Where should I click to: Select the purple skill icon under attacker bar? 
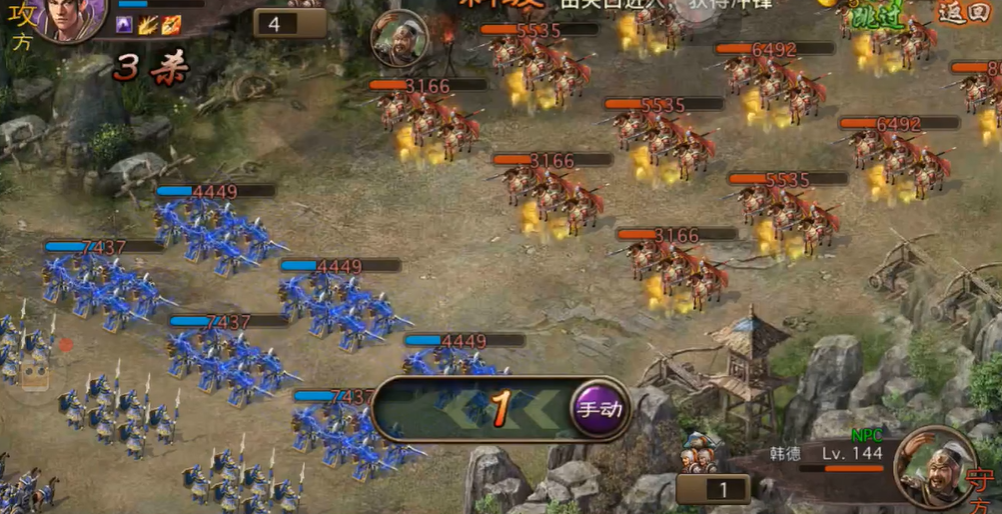125,25
